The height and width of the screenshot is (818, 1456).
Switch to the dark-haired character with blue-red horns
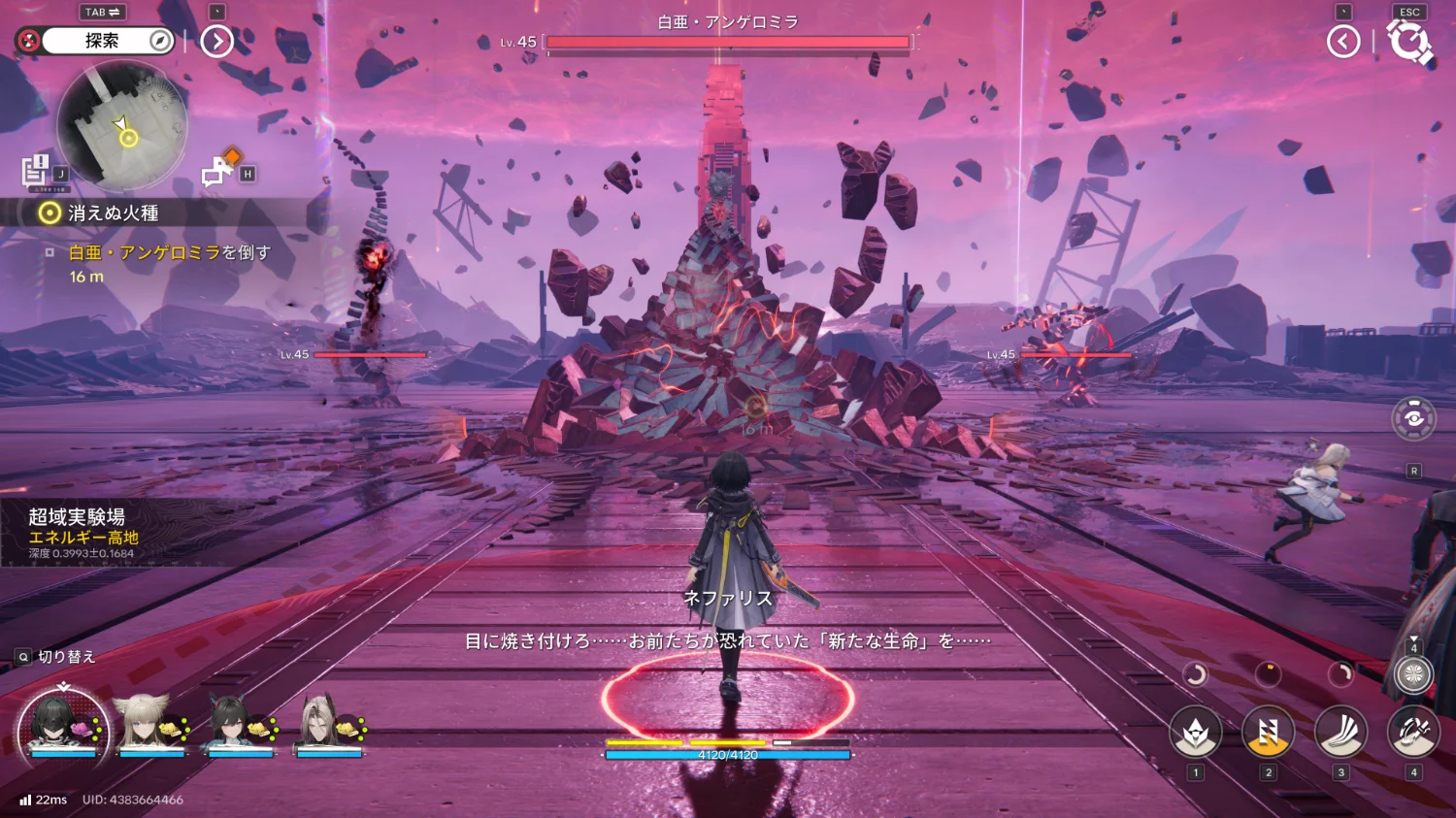[x=237, y=724]
